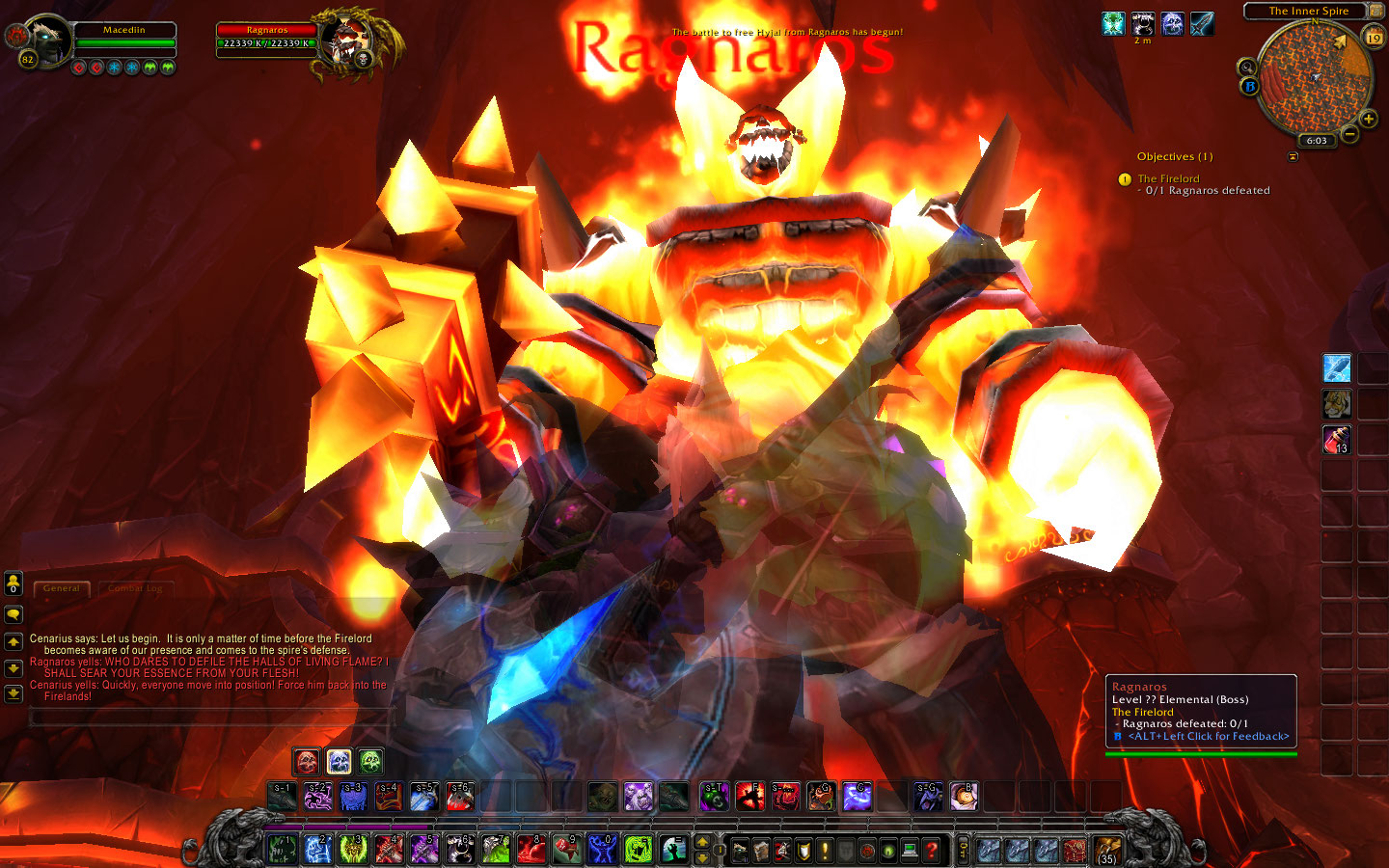Click the sword buff icon
Viewport: 1389px width, 868px height.
1201,23
